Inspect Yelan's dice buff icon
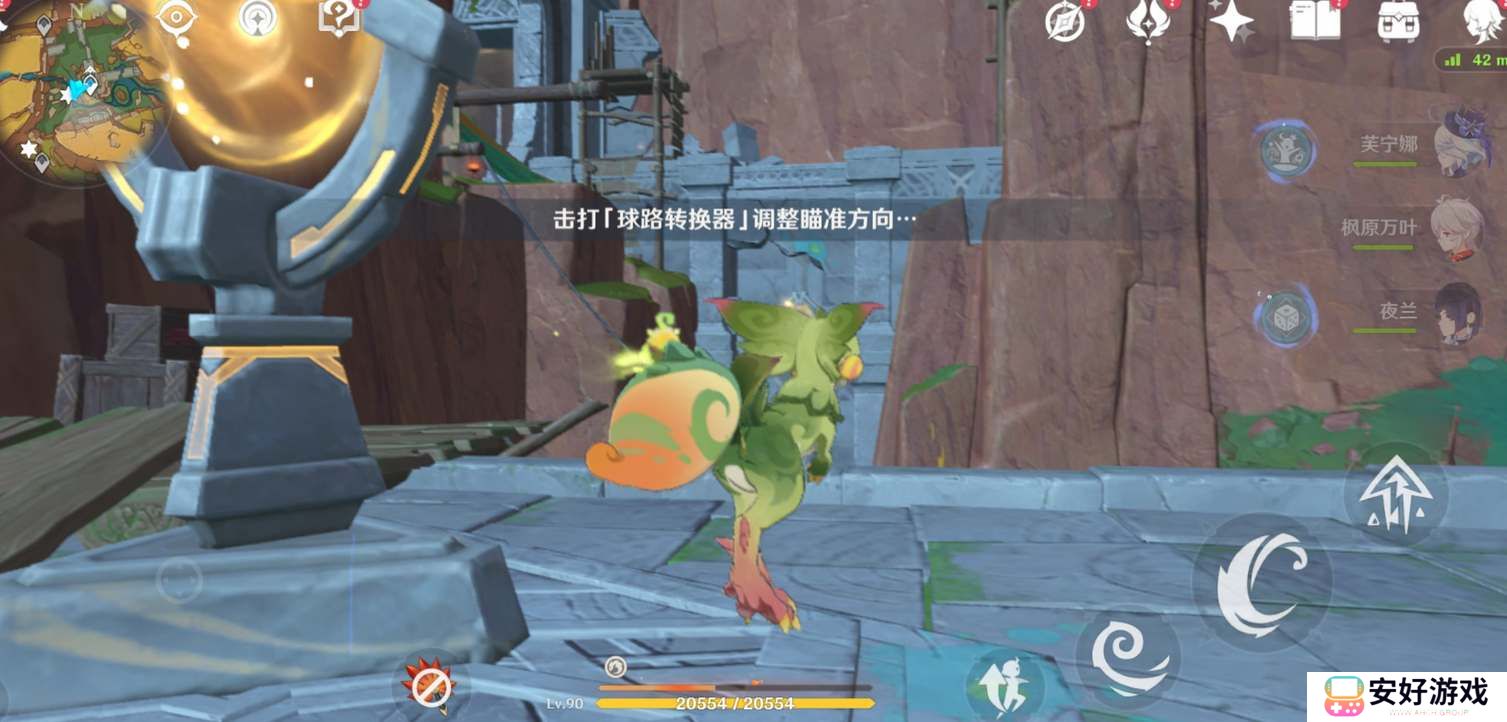Screen dimensions: 1507x722 tap(1285, 318)
